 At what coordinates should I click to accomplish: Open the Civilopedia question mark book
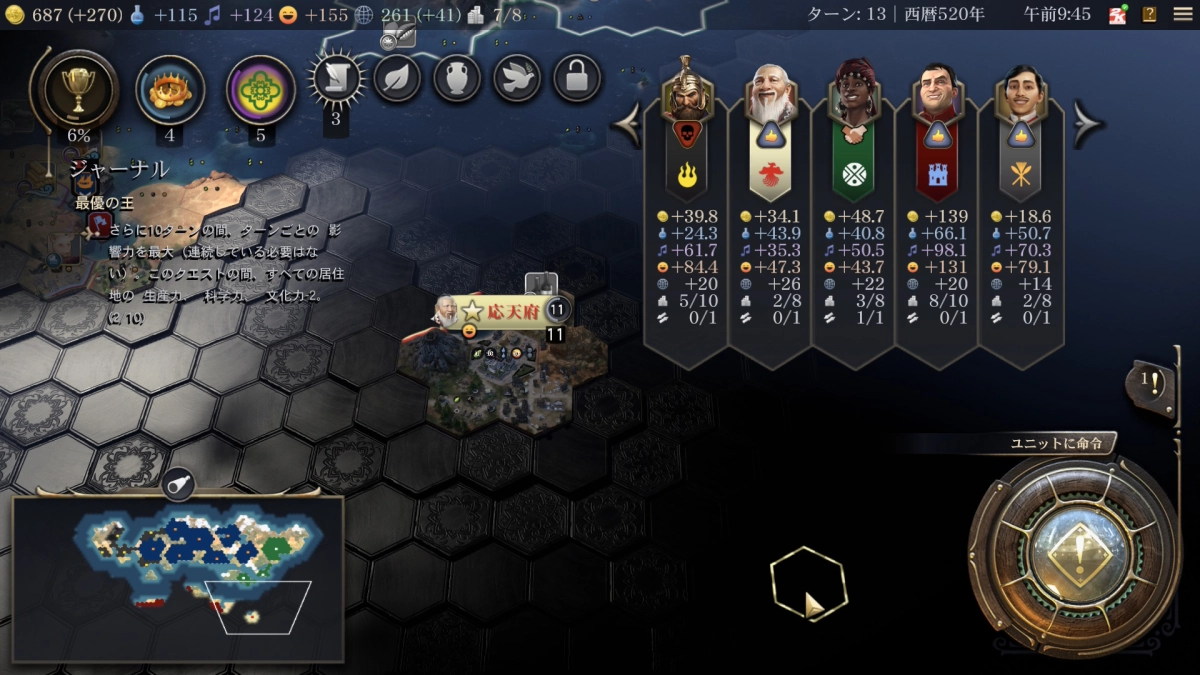coord(1150,14)
